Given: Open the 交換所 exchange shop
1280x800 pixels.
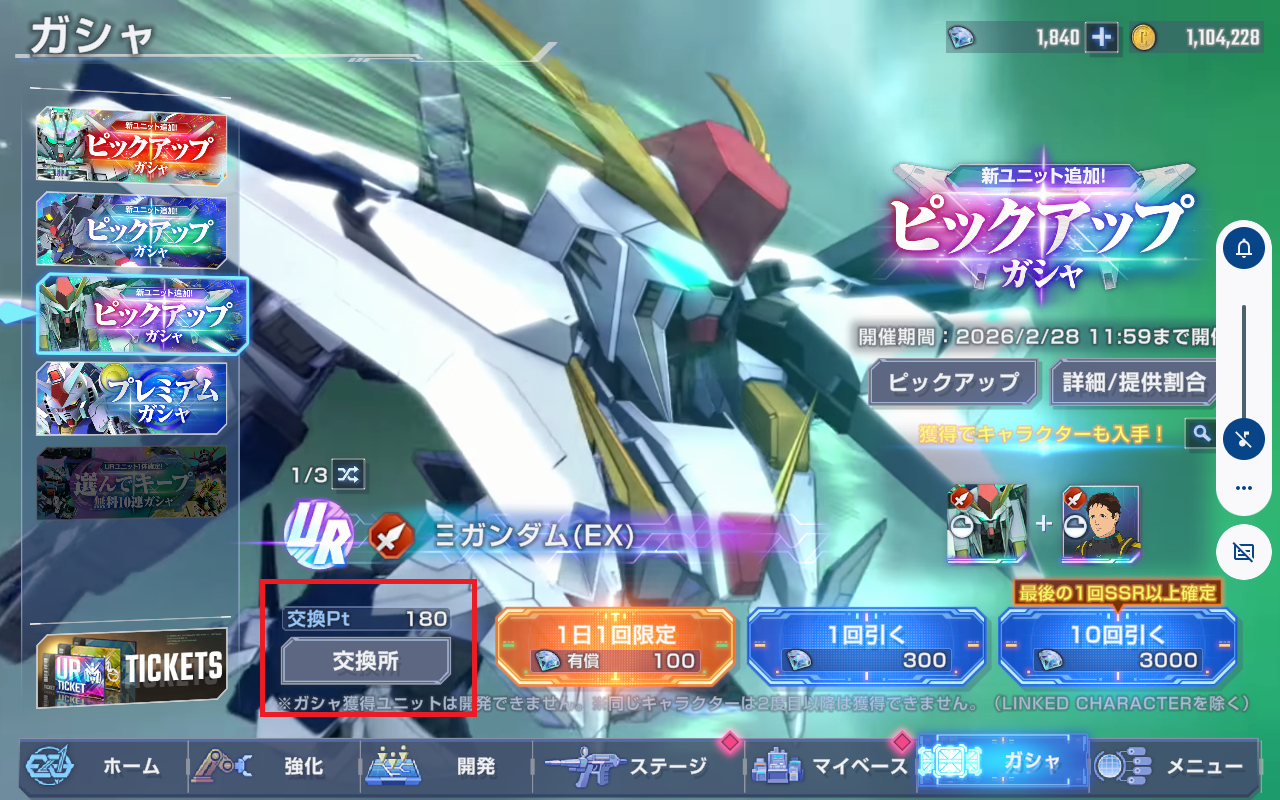Looking at the screenshot, I should [x=366, y=660].
